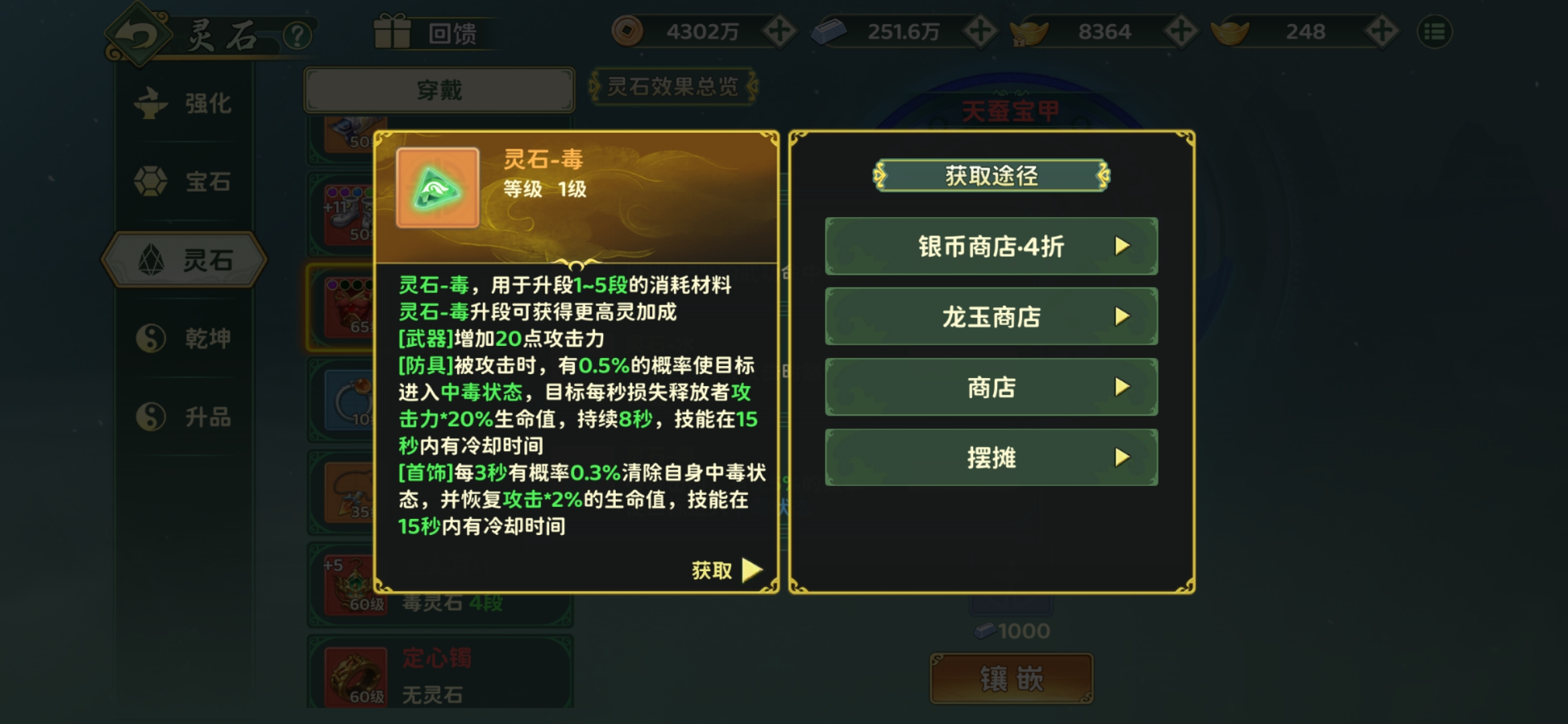1568x724 pixels.
Task: Open the list menu icon
Action: coord(1435,32)
